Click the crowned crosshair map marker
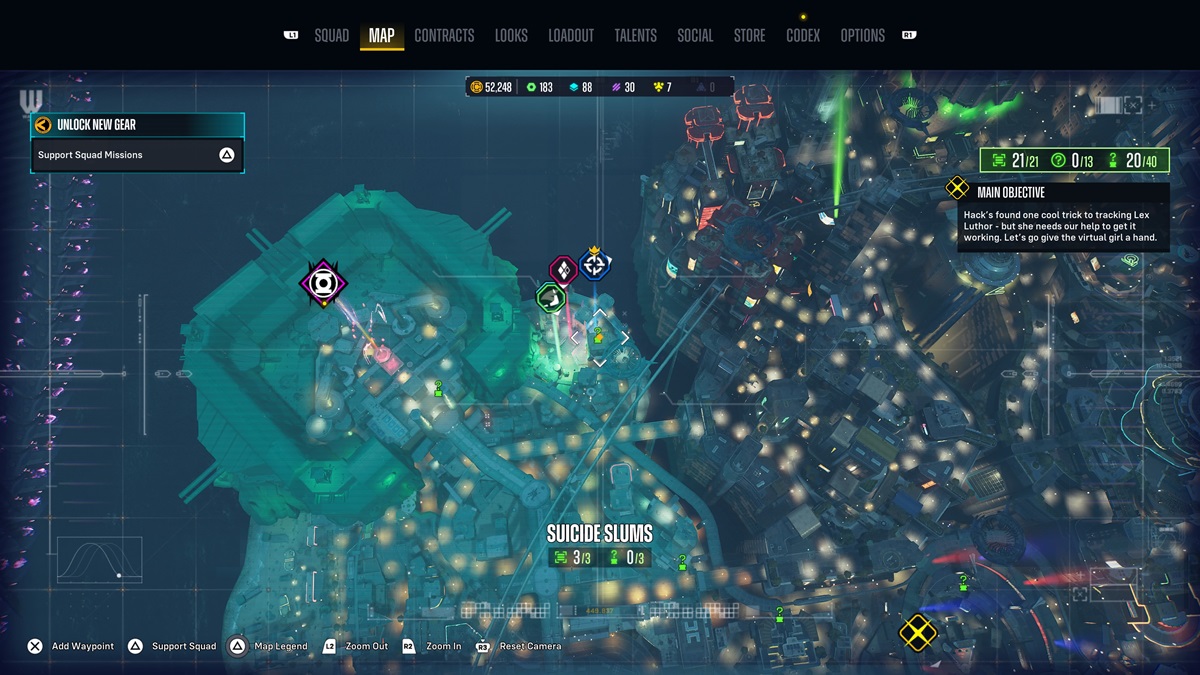The width and height of the screenshot is (1200, 675). 595,264
